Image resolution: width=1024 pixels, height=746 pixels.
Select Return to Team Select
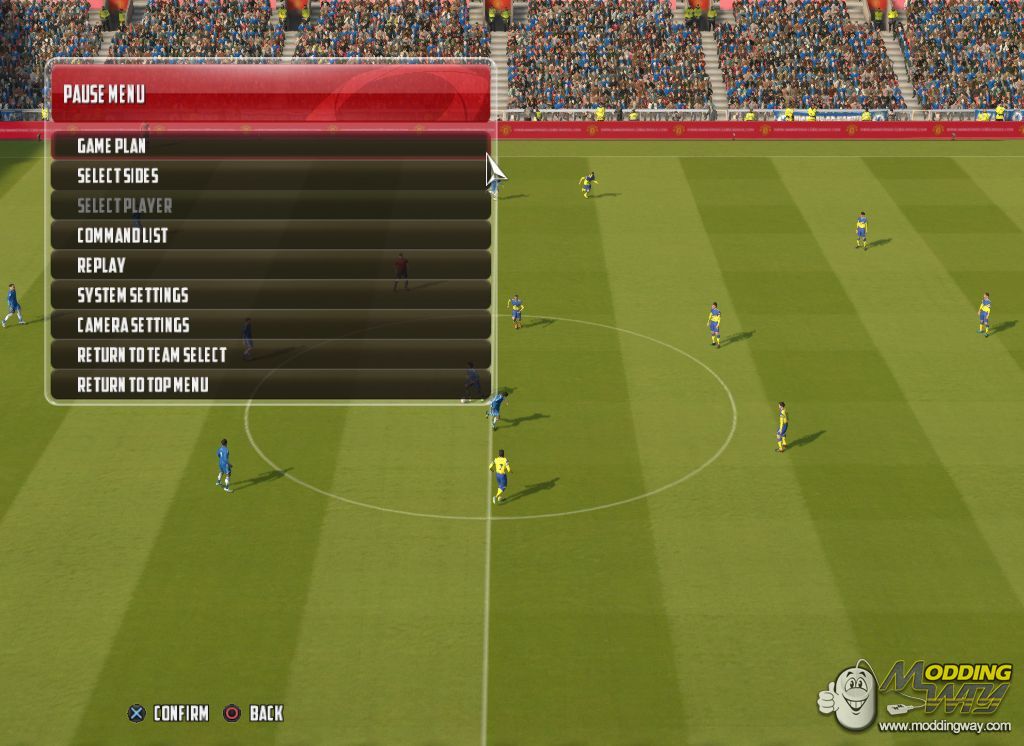tap(152, 355)
